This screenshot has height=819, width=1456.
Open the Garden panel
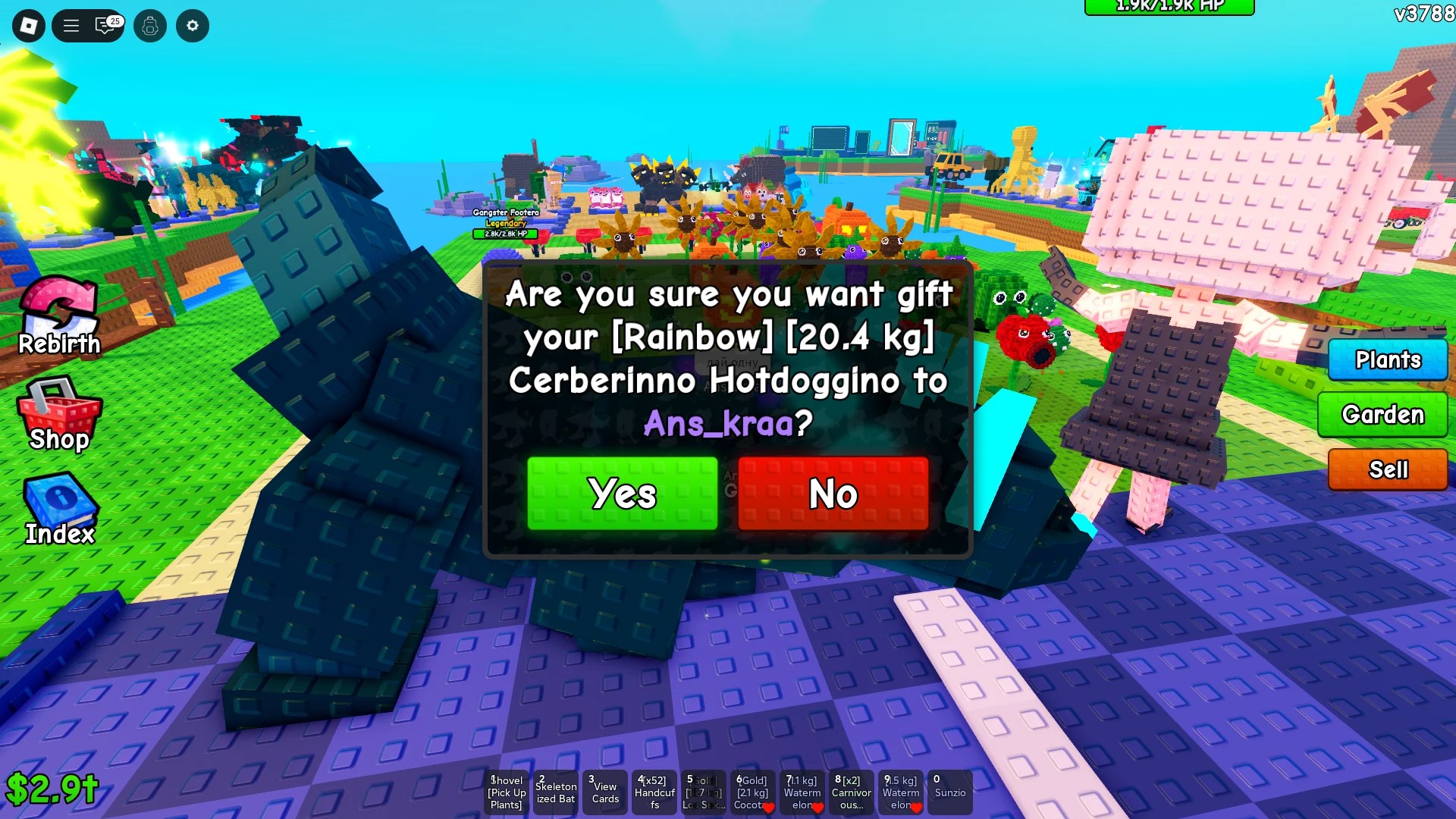pyautogui.click(x=1382, y=415)
